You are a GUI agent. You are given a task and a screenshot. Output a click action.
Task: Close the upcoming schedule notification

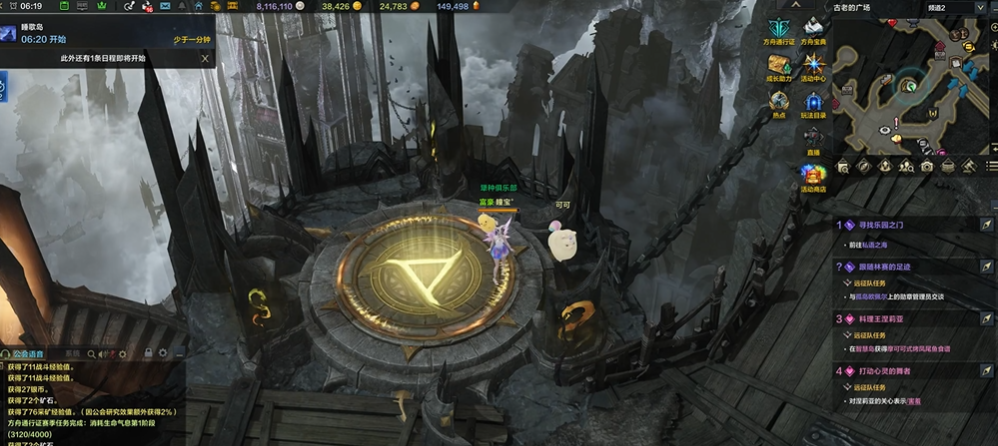205,58
